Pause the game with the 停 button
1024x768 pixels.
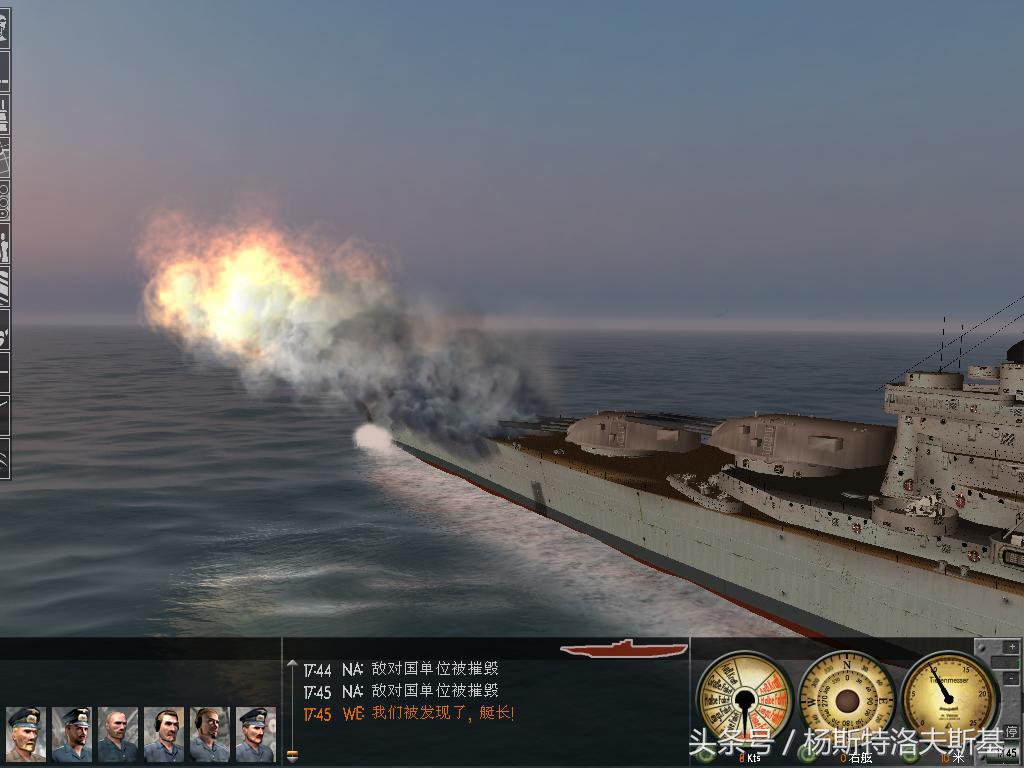[x=1012, y=732]
